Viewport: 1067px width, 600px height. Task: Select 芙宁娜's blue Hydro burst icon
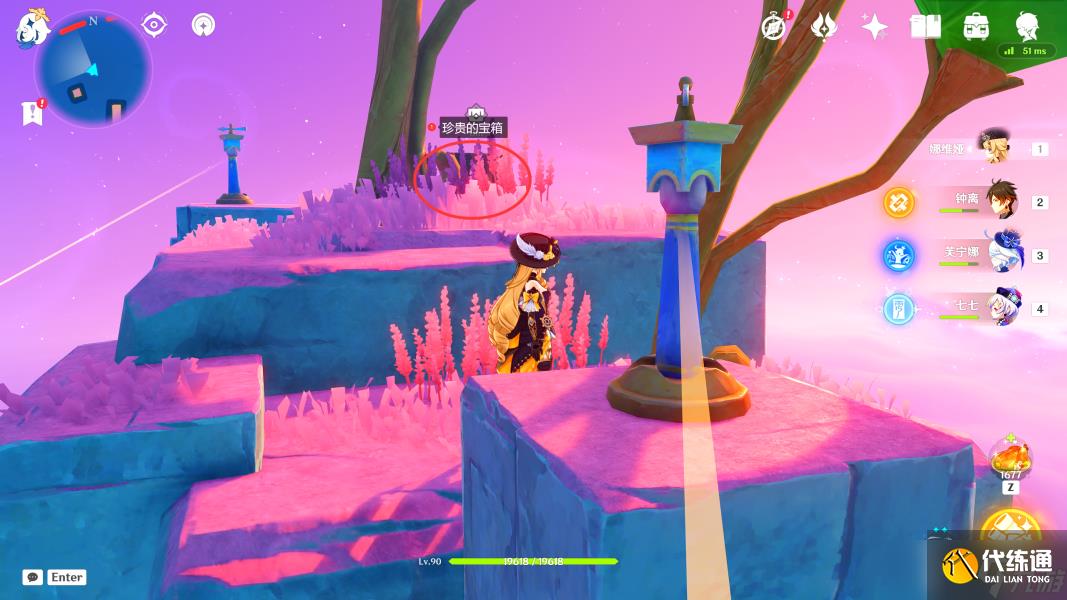point(898,255)
